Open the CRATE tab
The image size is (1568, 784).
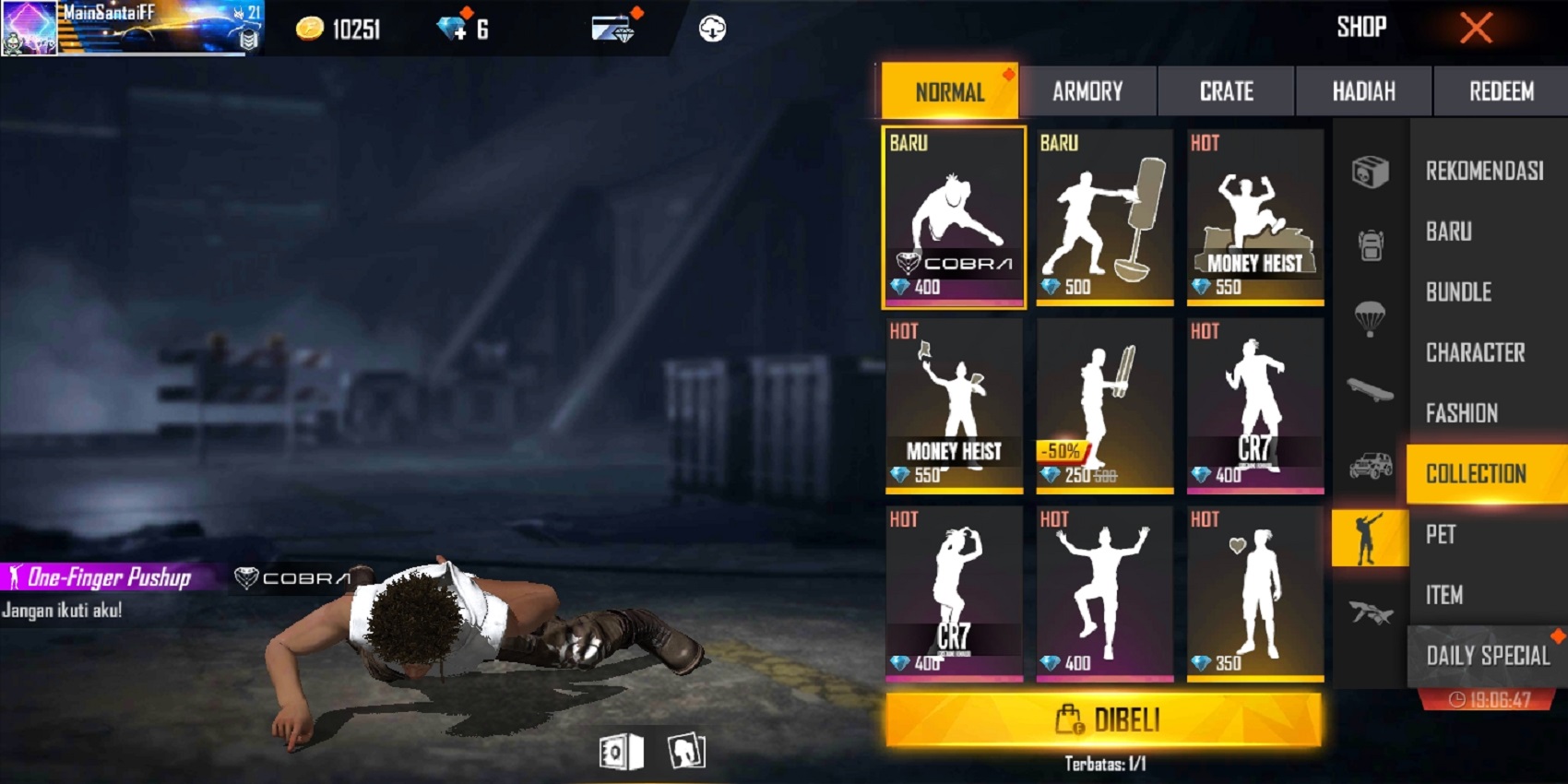click(x=1227, y=90)
